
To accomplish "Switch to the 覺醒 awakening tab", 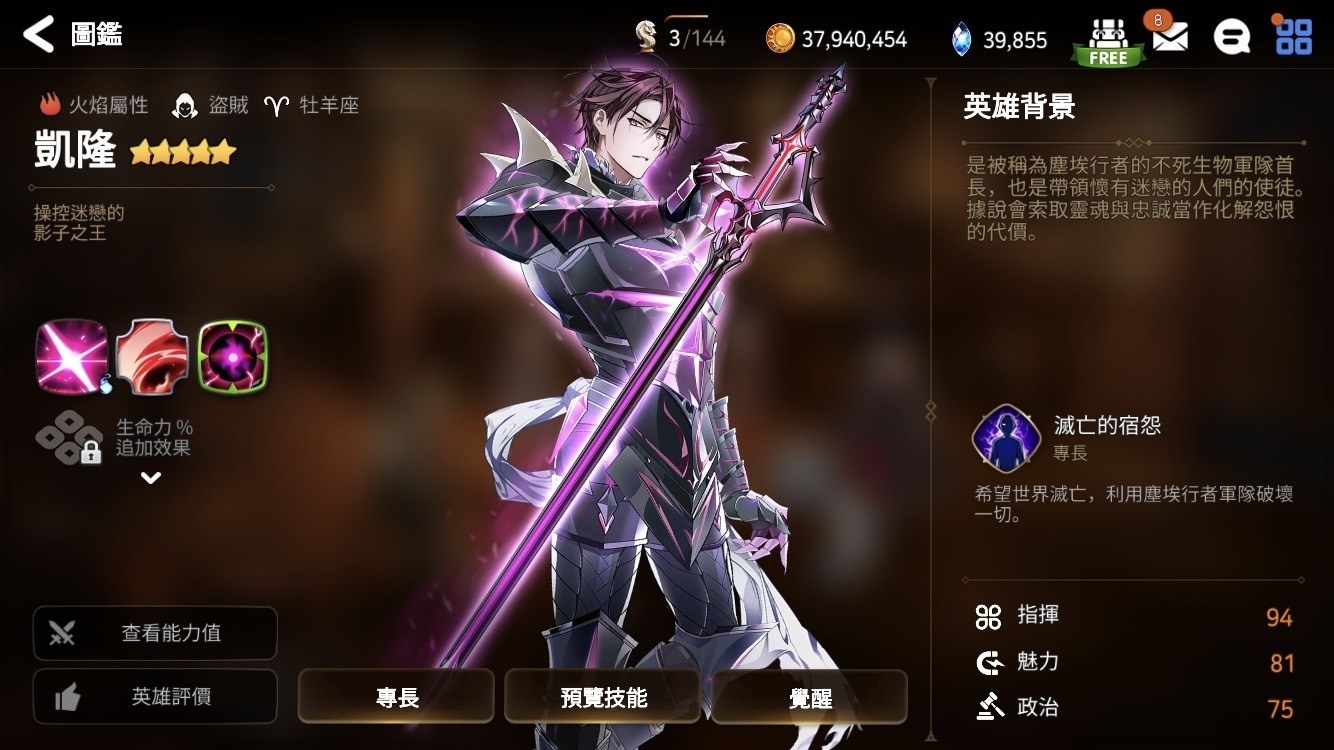I will pos(809,697).
